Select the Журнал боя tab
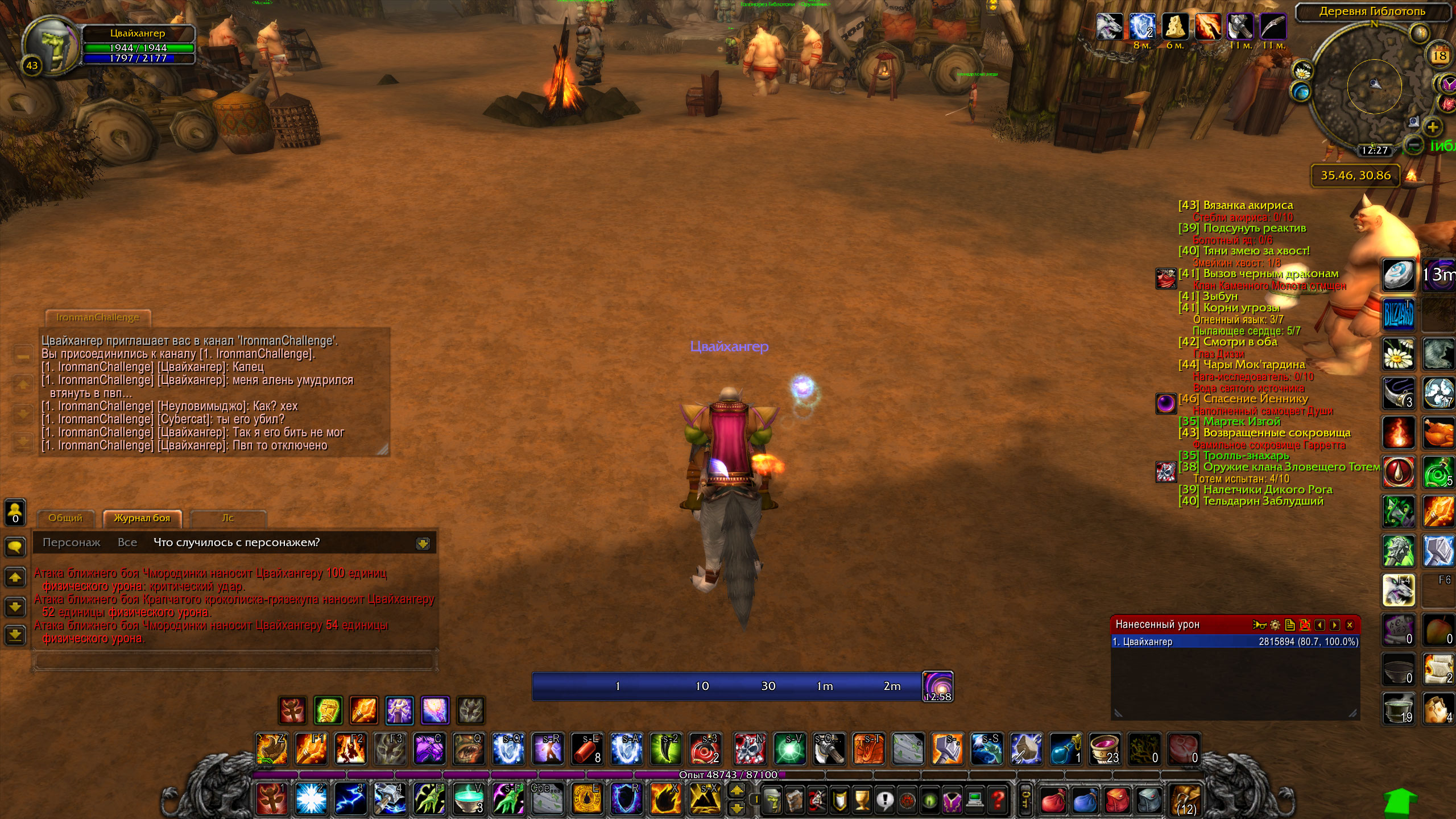The height and width of the screenshot is (819, 1456). tap(142, 518)
